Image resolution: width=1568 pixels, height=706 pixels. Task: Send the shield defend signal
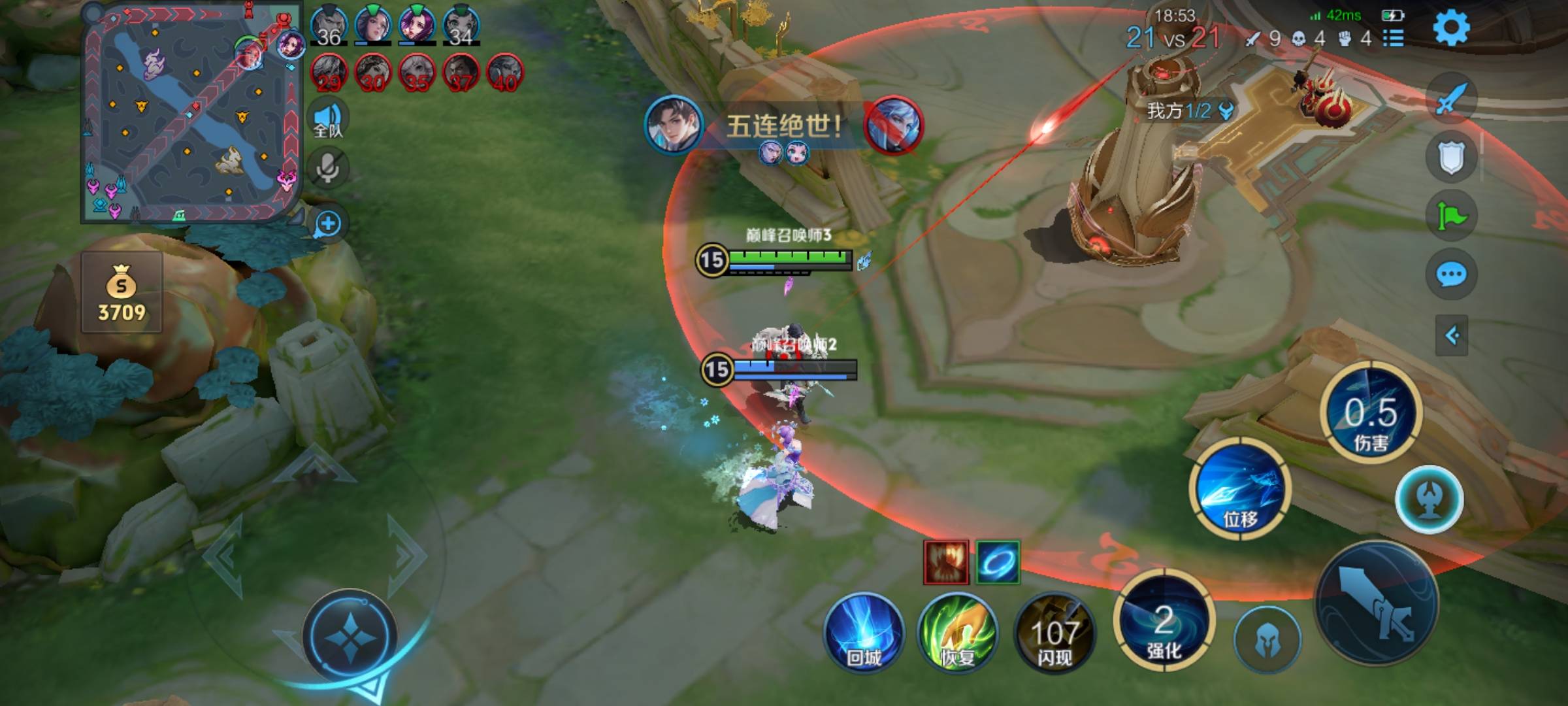pos(1451,157)
